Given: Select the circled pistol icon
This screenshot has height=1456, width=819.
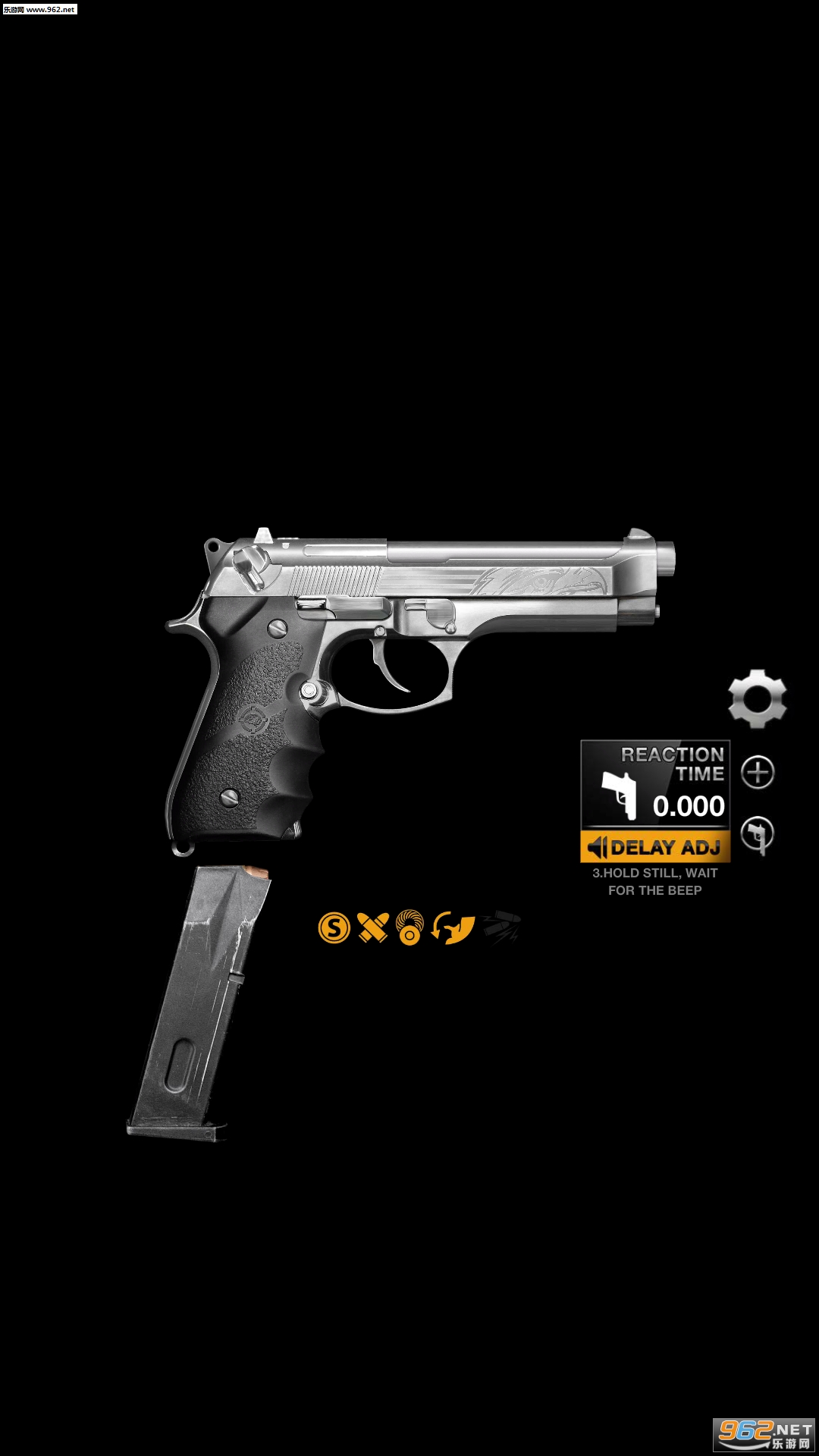Looking at the screenshot, I should (x=757, y=834).
